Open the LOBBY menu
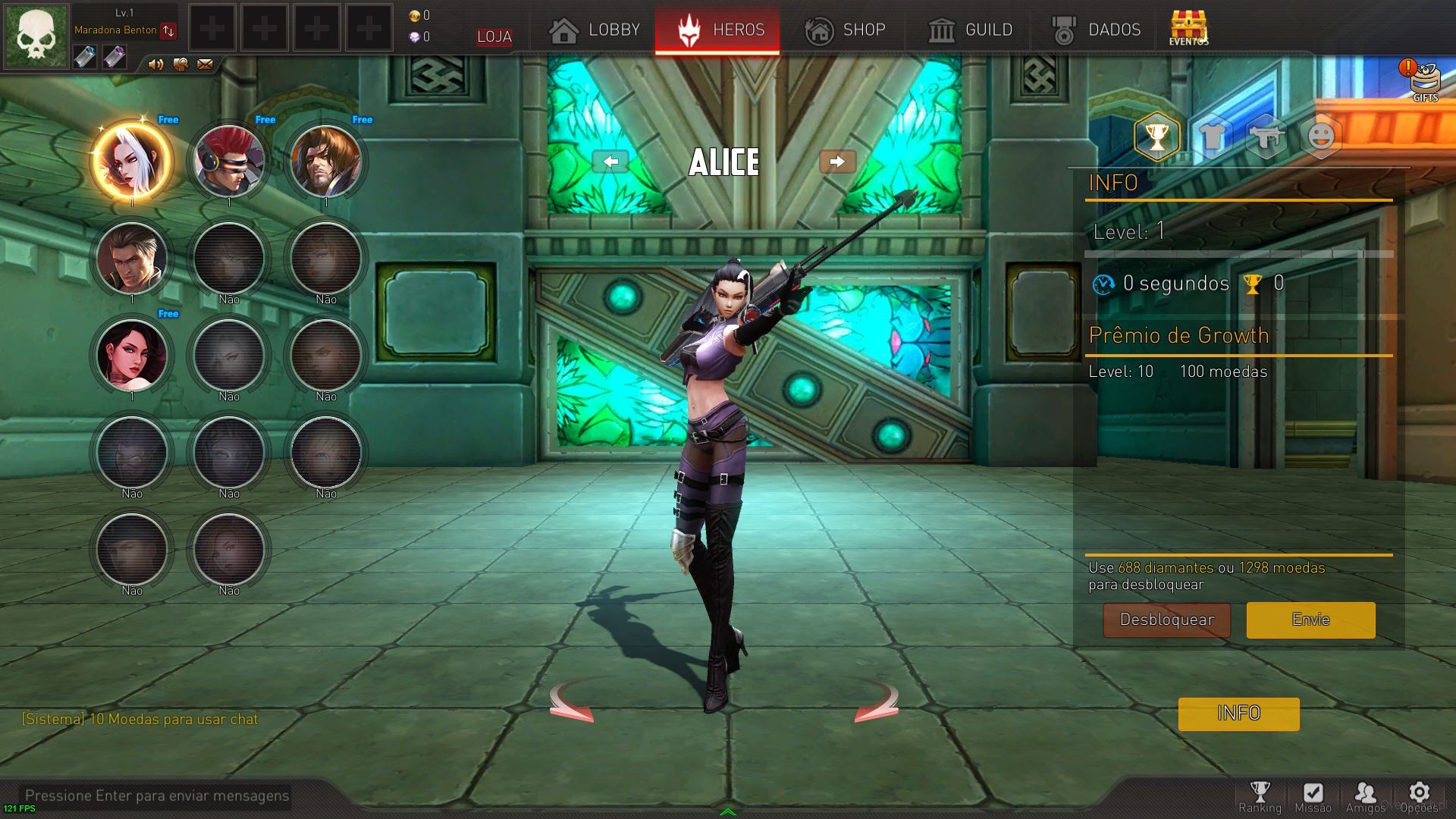Screen dimensions: 1456x819 pos(595,30)
